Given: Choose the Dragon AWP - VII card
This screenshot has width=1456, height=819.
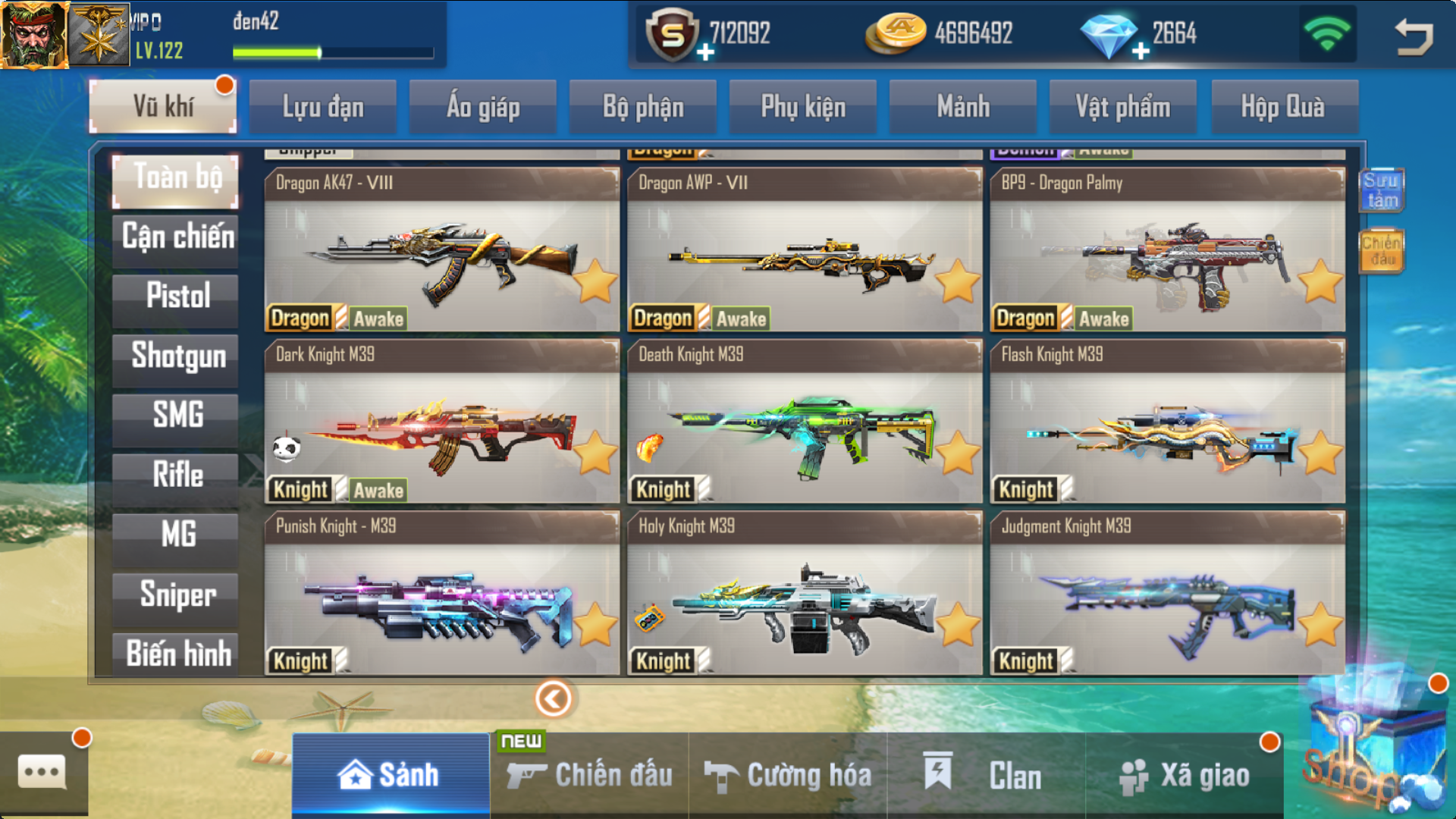Looking at the screenshot, I should 804,250.
